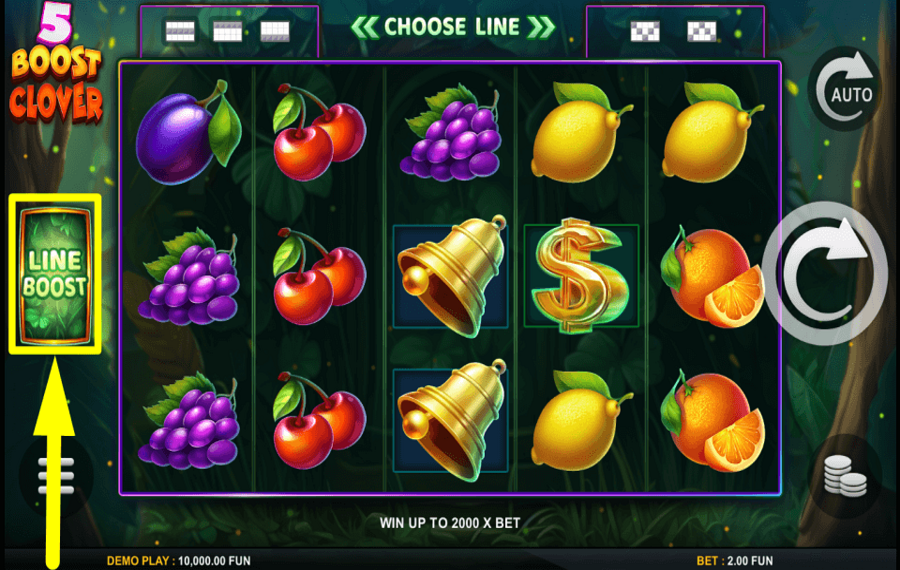Viewport: 900px width, 570px height.
Task: Turn on Auto spin
Action: click(845, 90)
